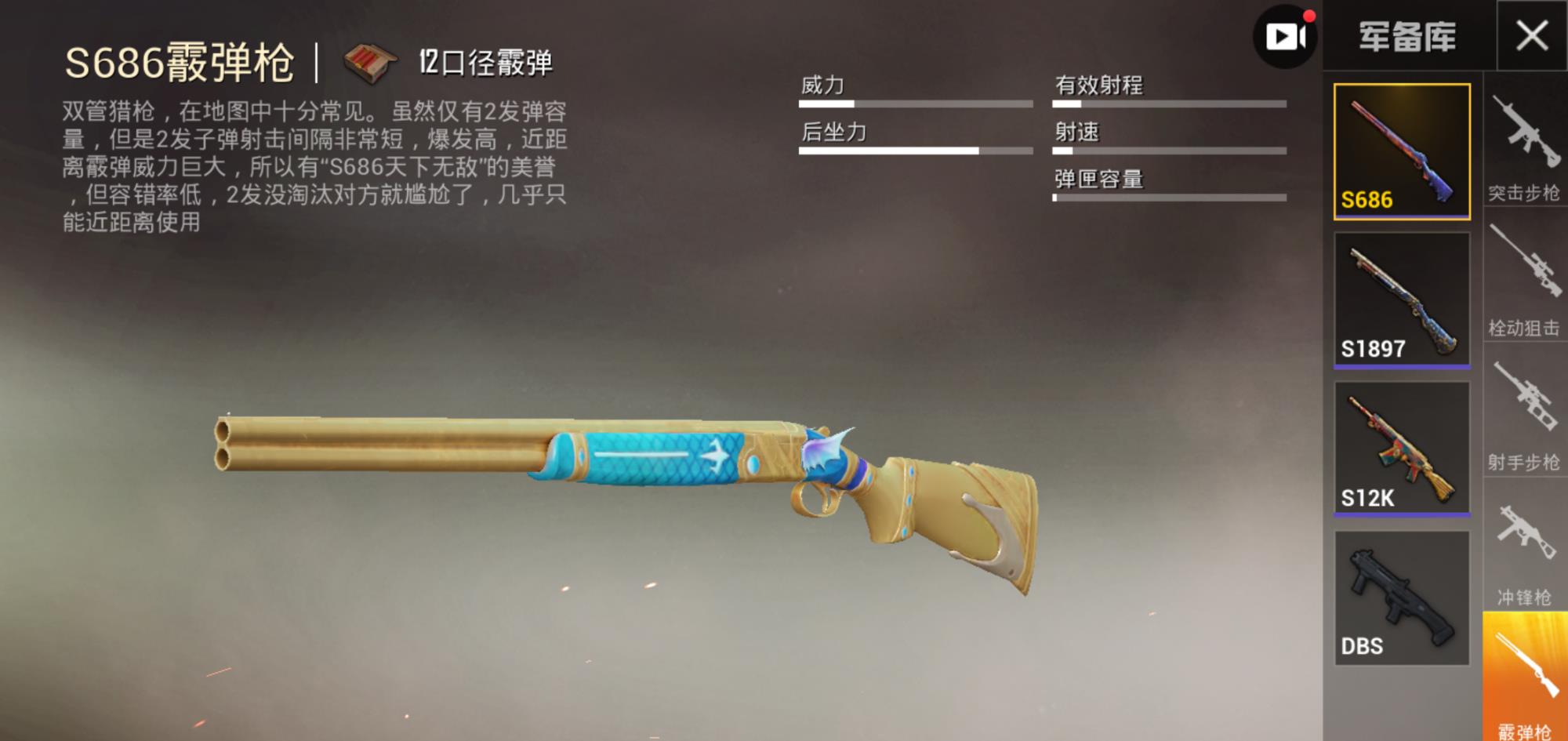Image resolution: width=1568 pixels, height=741 pixels.
Task: Click the 12-gauge shotgun ammo icon
Action: (368, 60)
